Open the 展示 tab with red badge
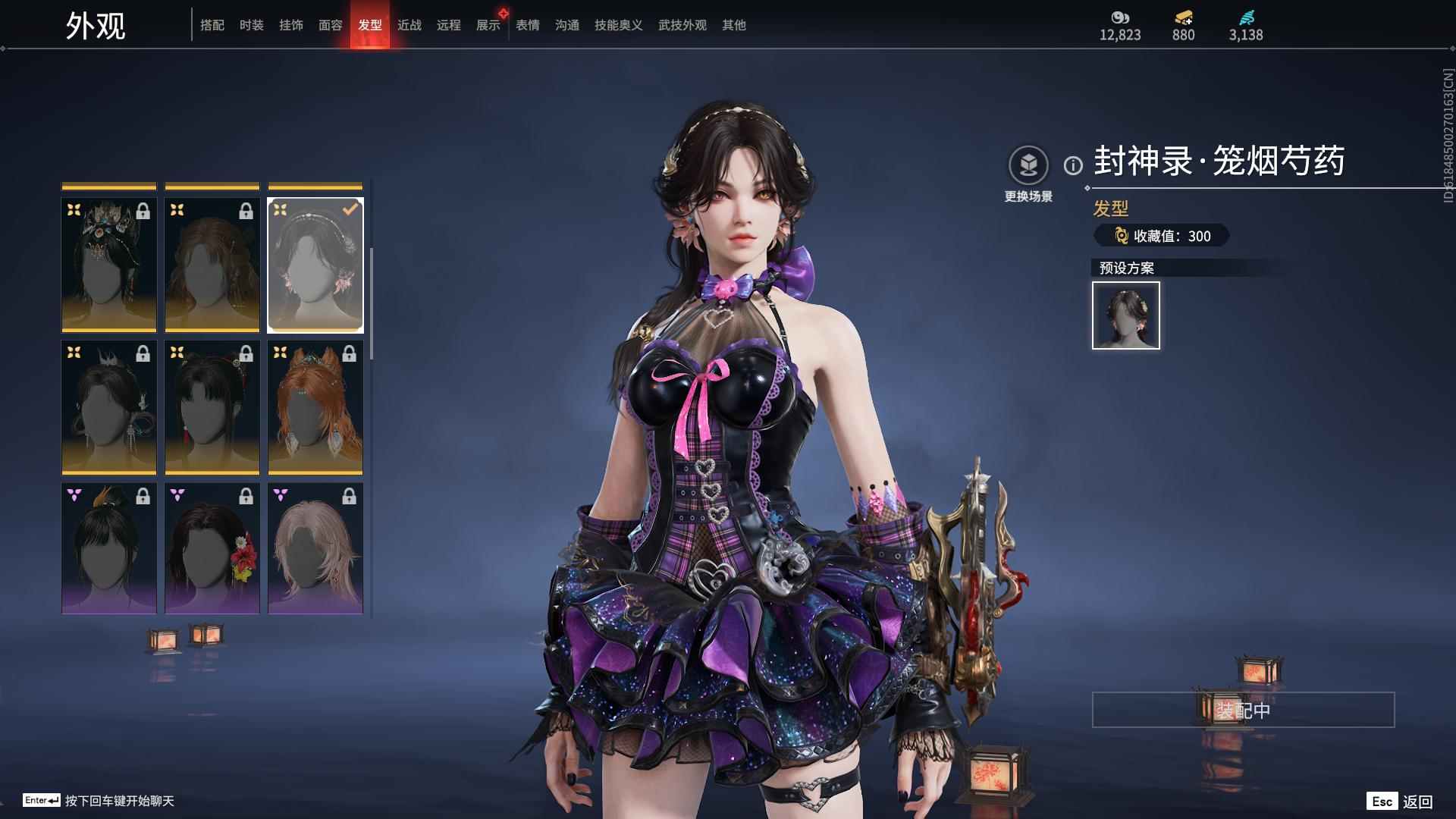 [x=488, y=25]
